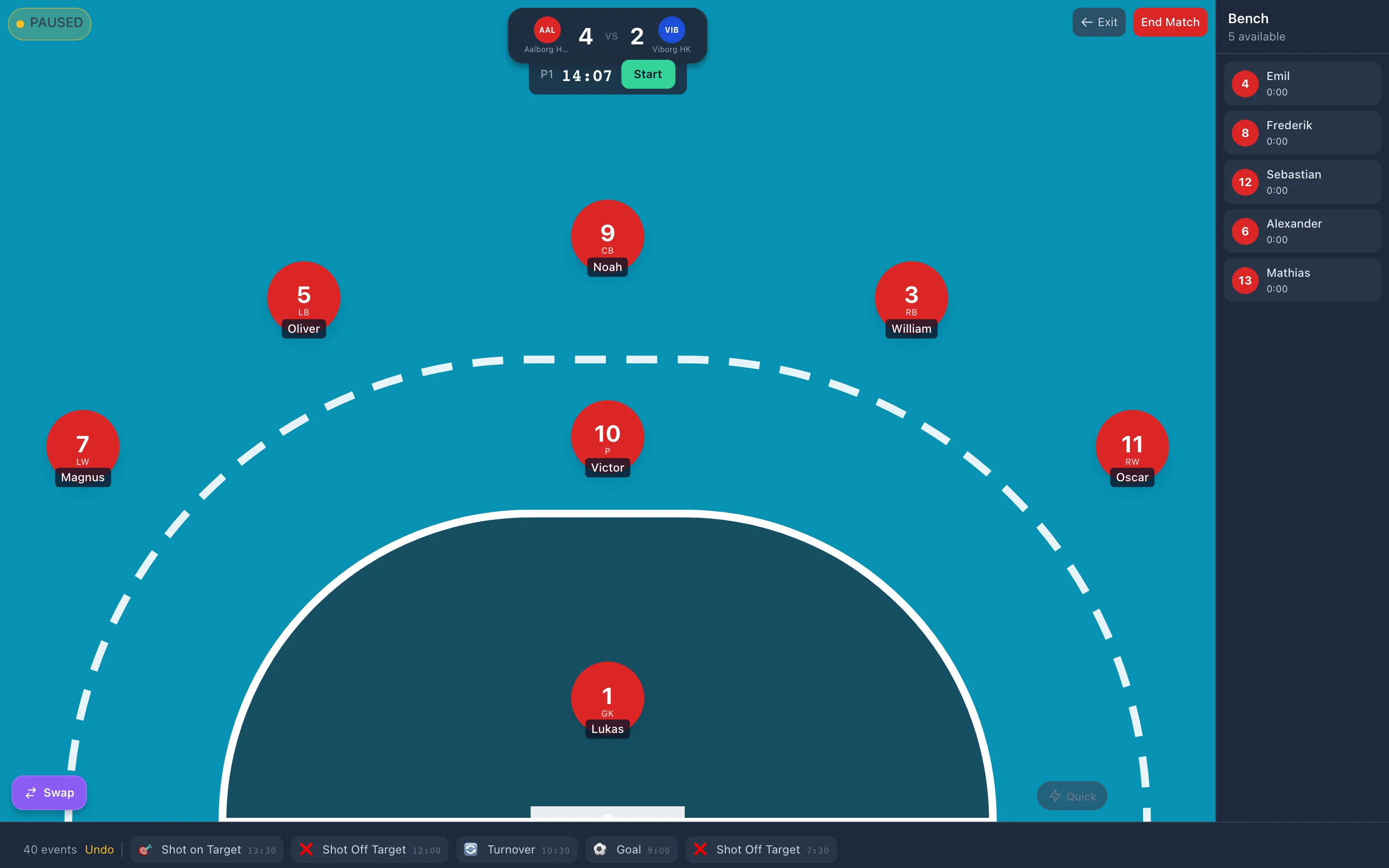Click the PAUSED status indicator
Viewport: 1389px width, 868px height.
[49, 23]
